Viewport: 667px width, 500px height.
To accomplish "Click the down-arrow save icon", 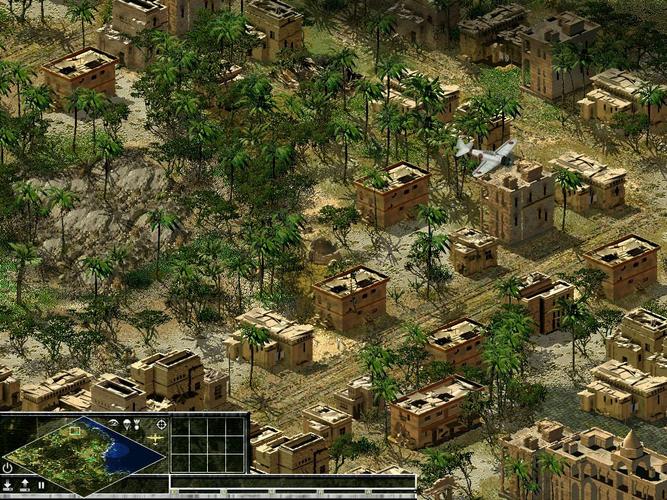I will coord(8,485).
